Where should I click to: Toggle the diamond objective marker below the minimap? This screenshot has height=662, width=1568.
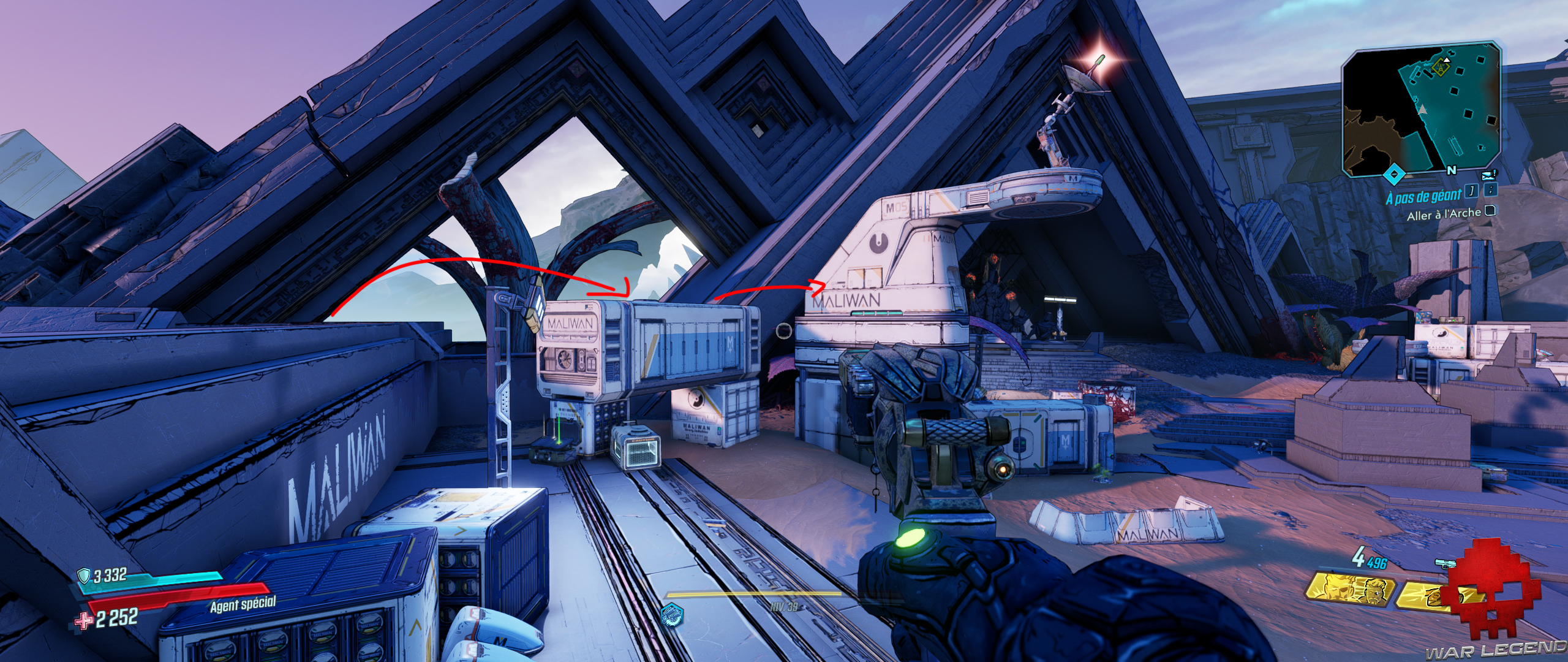(x=1394, y=174)
